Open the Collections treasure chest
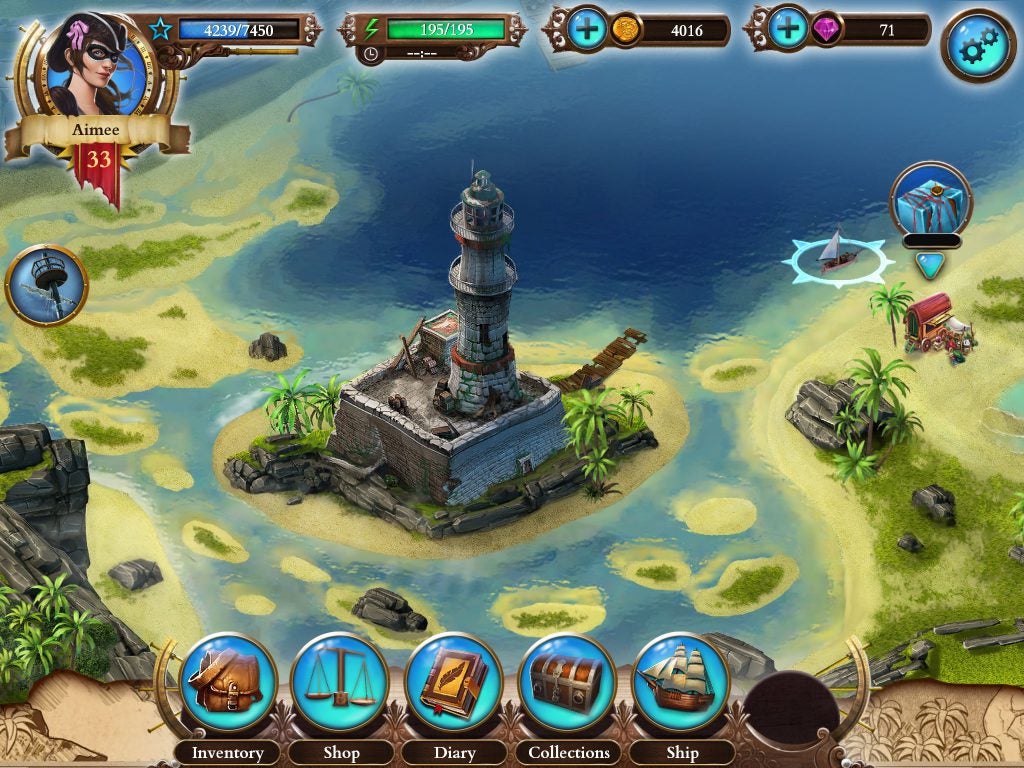This screenshot has width=1024, height=768. point(568,682)
